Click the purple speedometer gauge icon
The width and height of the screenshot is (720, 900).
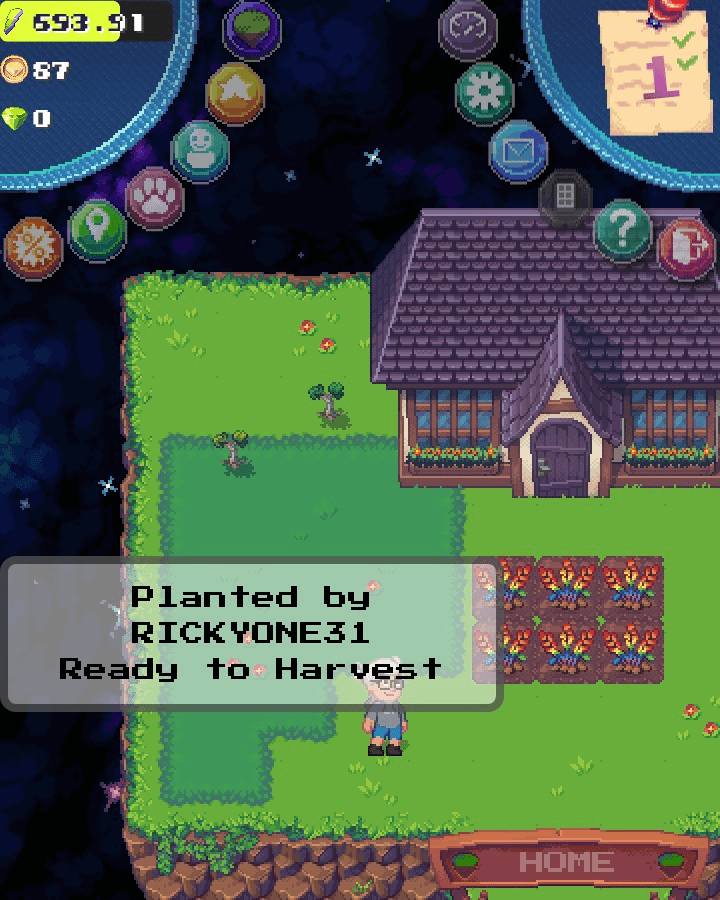[468, 30]
